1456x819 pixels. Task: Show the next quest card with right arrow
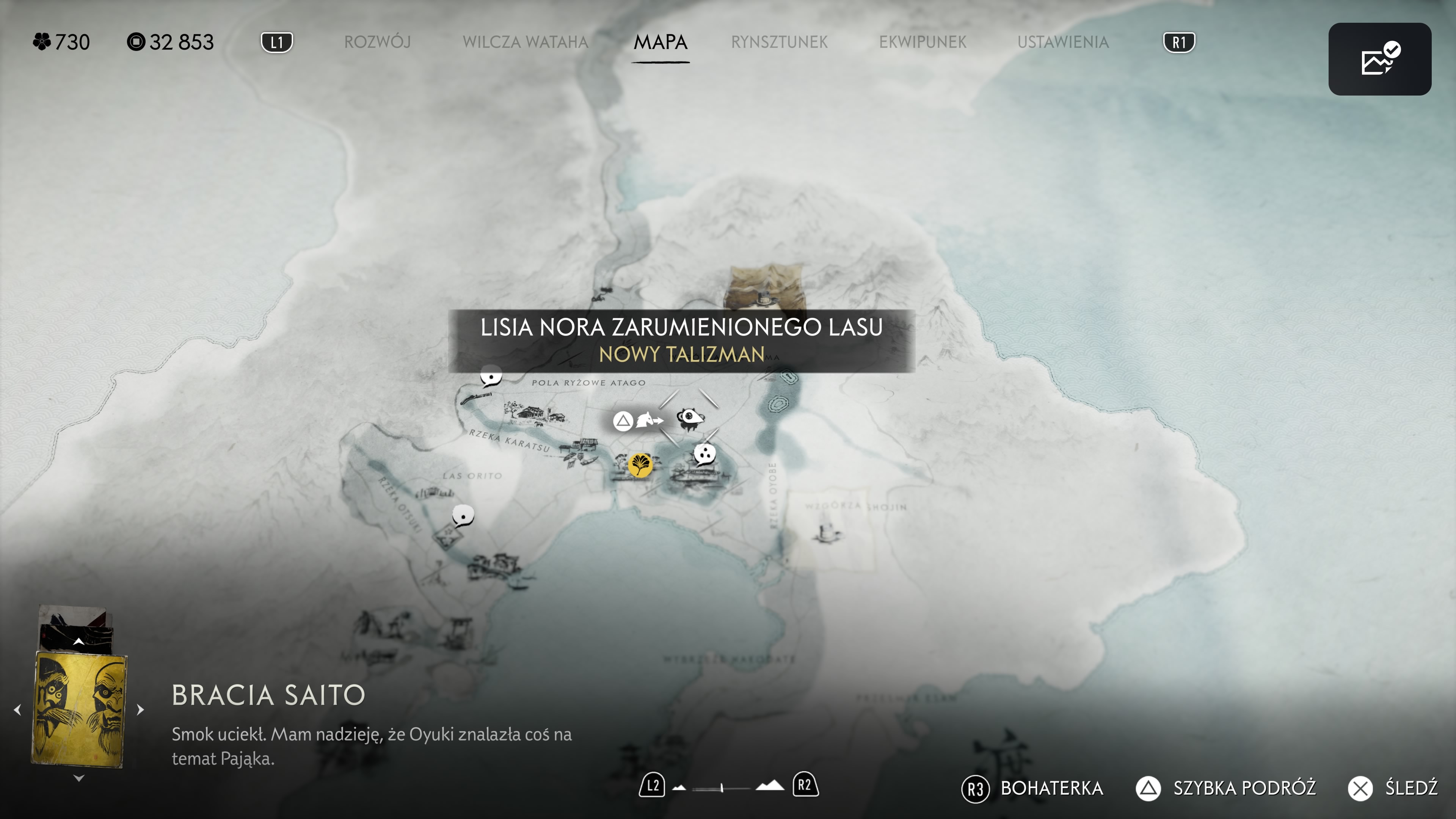pos(140,709)
